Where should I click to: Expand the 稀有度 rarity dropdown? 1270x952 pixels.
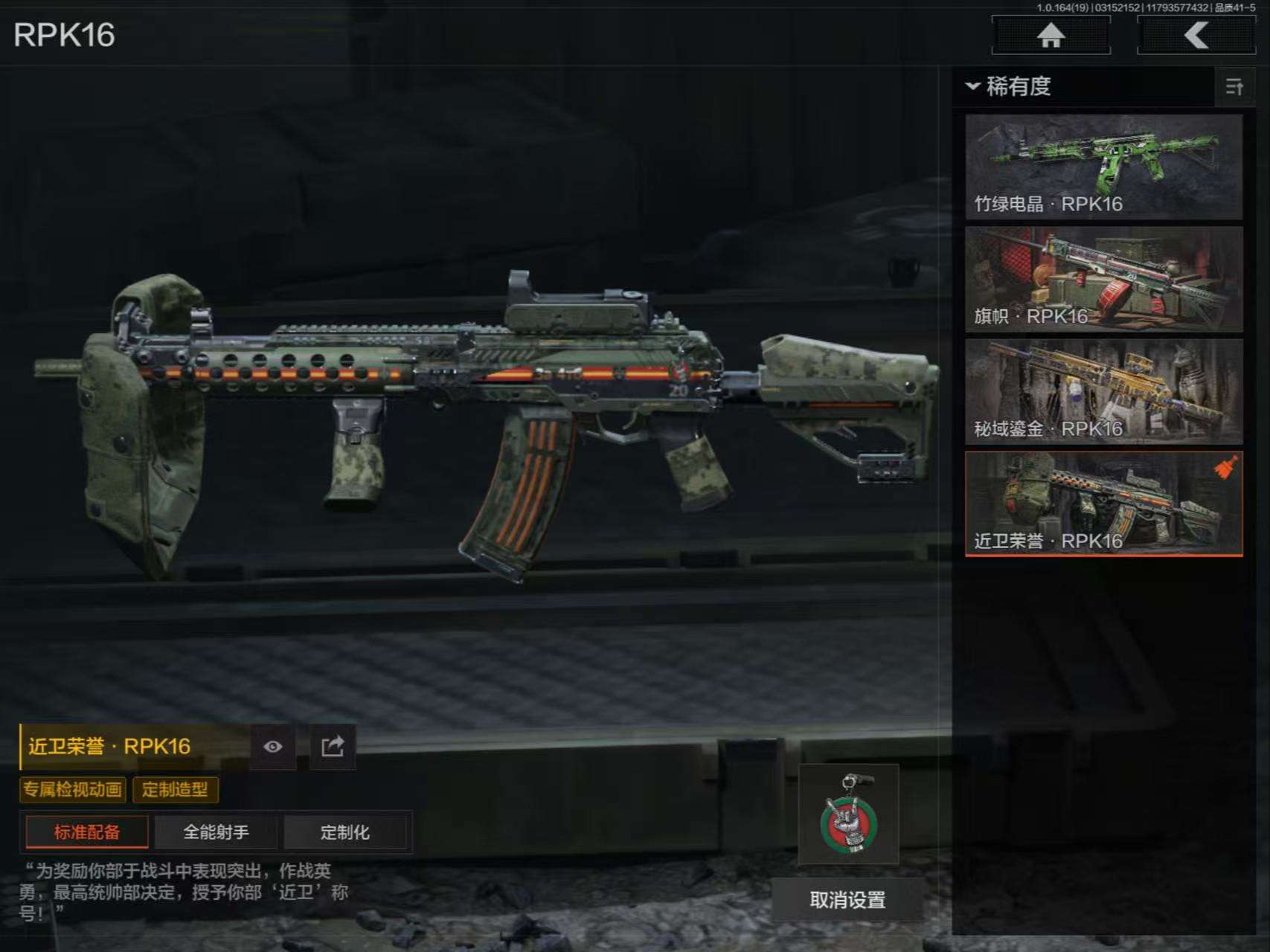1008,87
